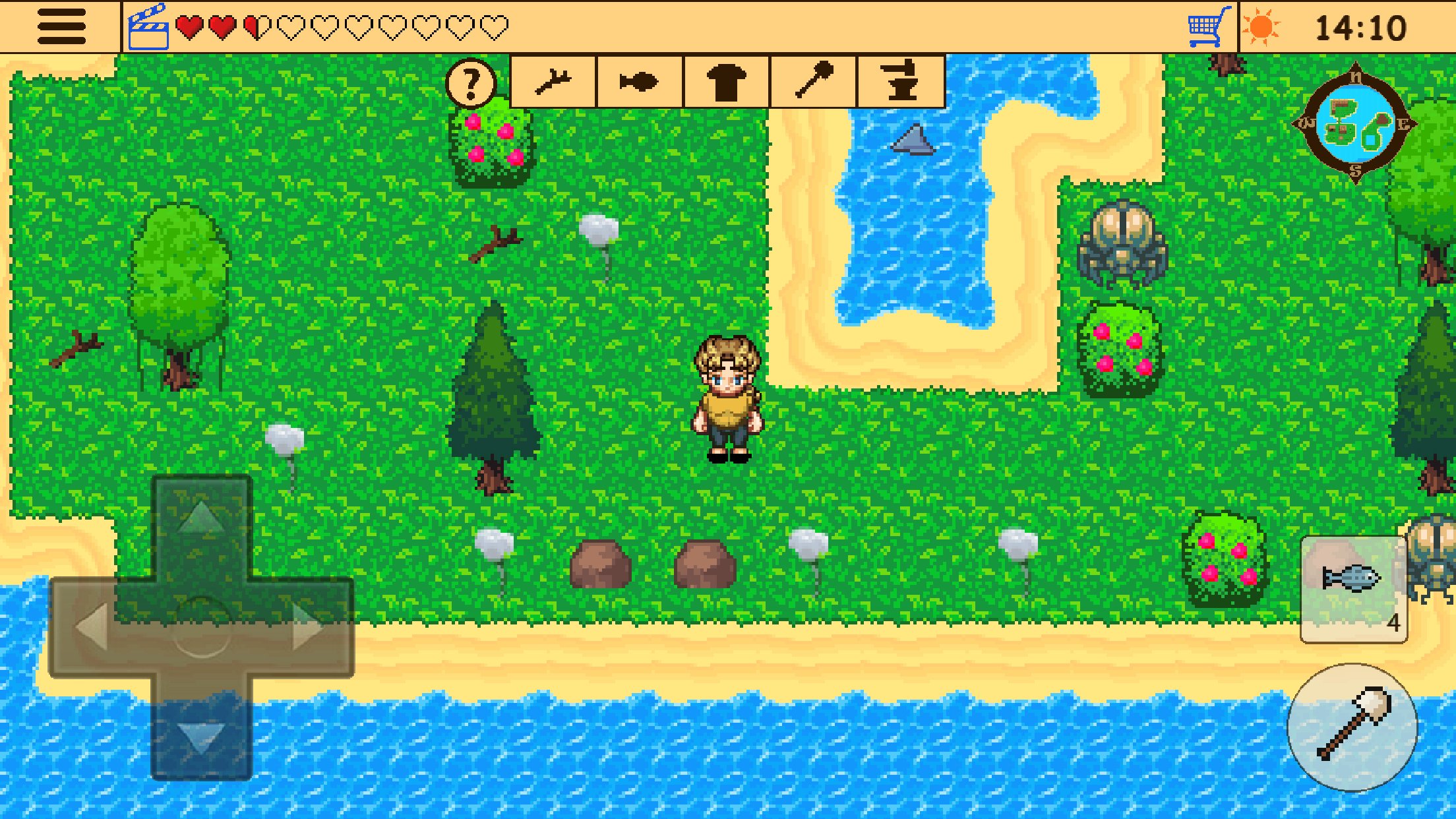This screenshot has width=1456, height=819.
Task: Switch to the anvil crafting tab
Action: tap(901, 82)
